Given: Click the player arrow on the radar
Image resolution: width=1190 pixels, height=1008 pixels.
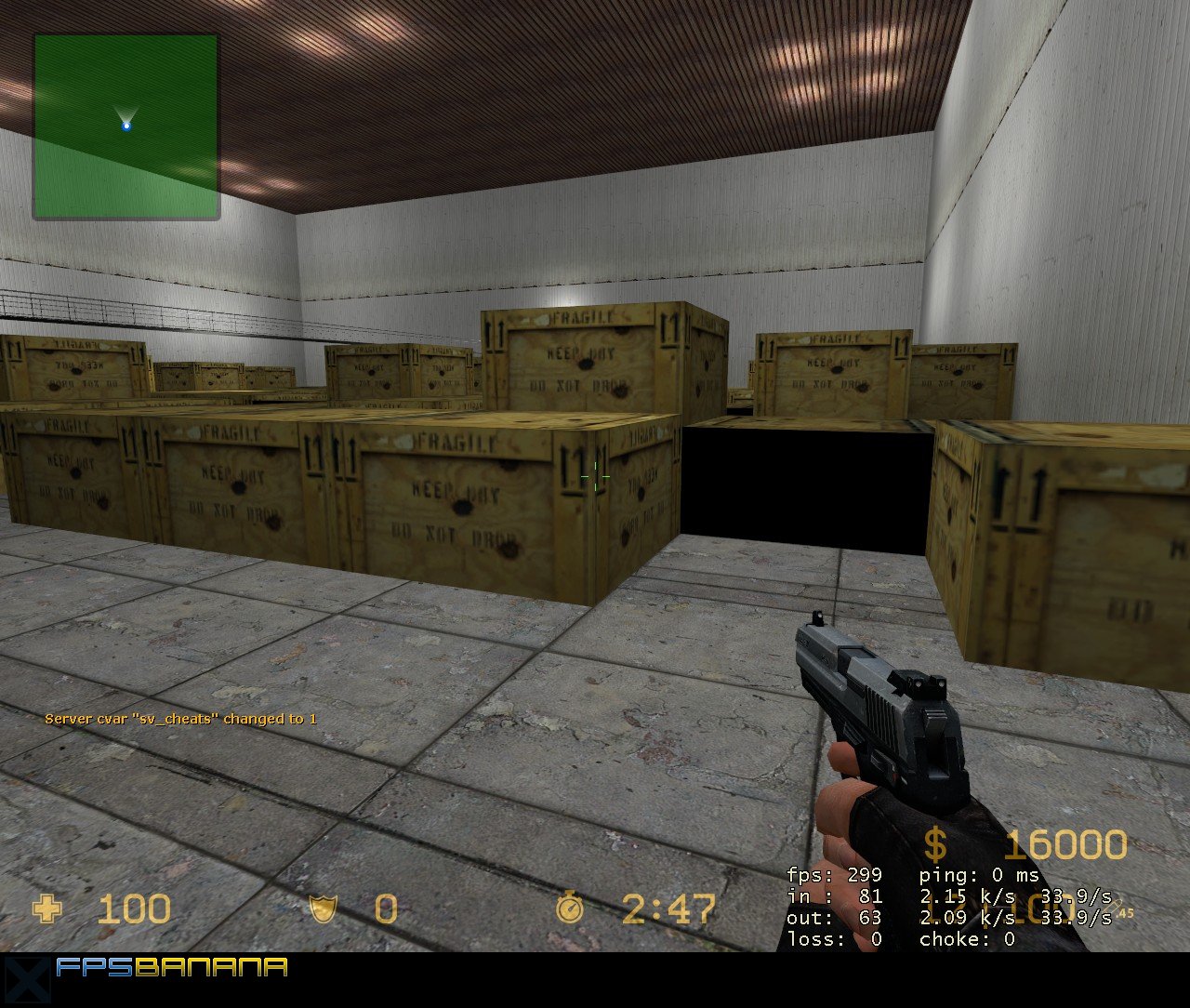Looking at the screenshot, I should [x=126, y=114].
